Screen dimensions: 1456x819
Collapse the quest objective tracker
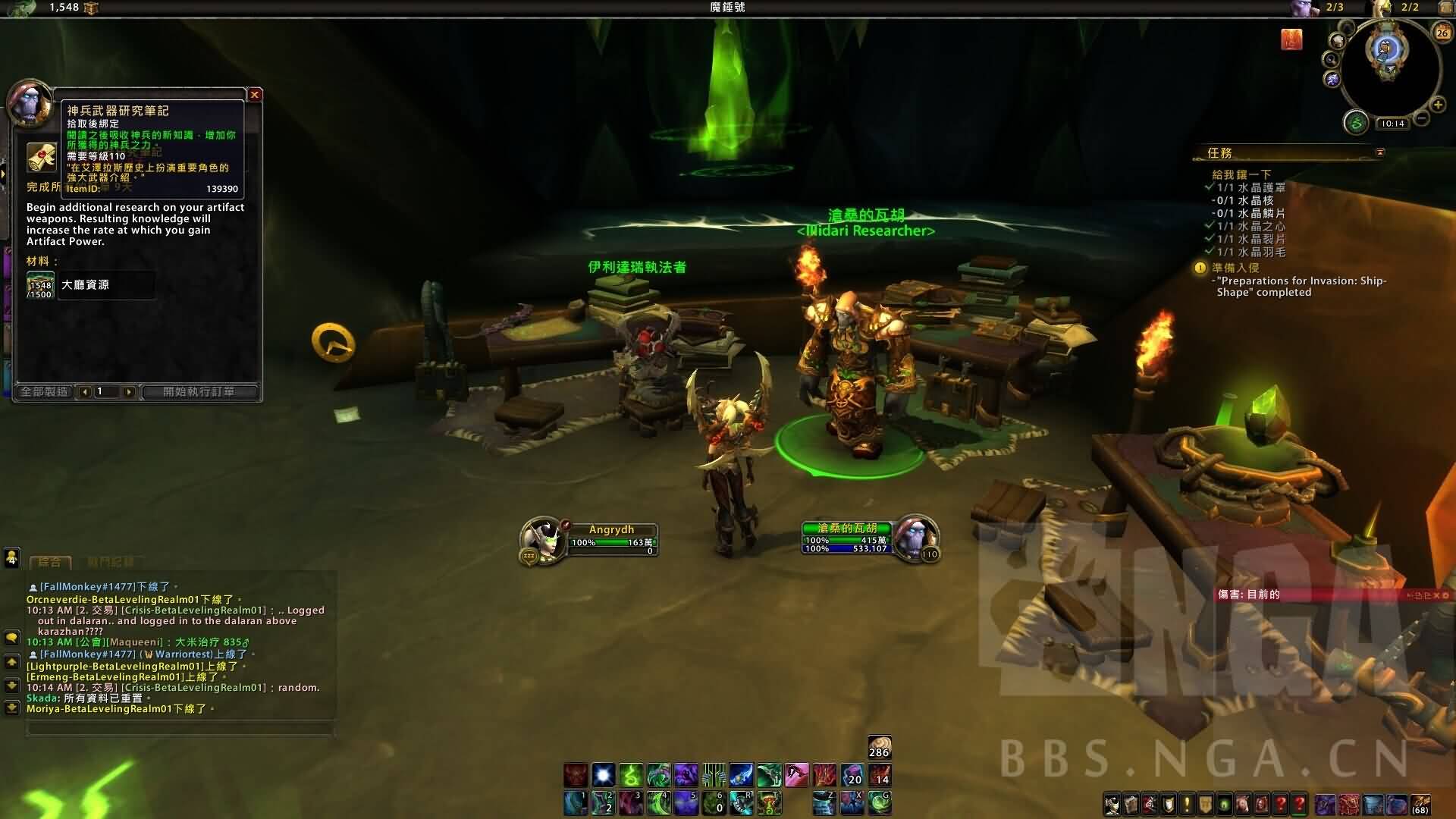click(1379, 152)
